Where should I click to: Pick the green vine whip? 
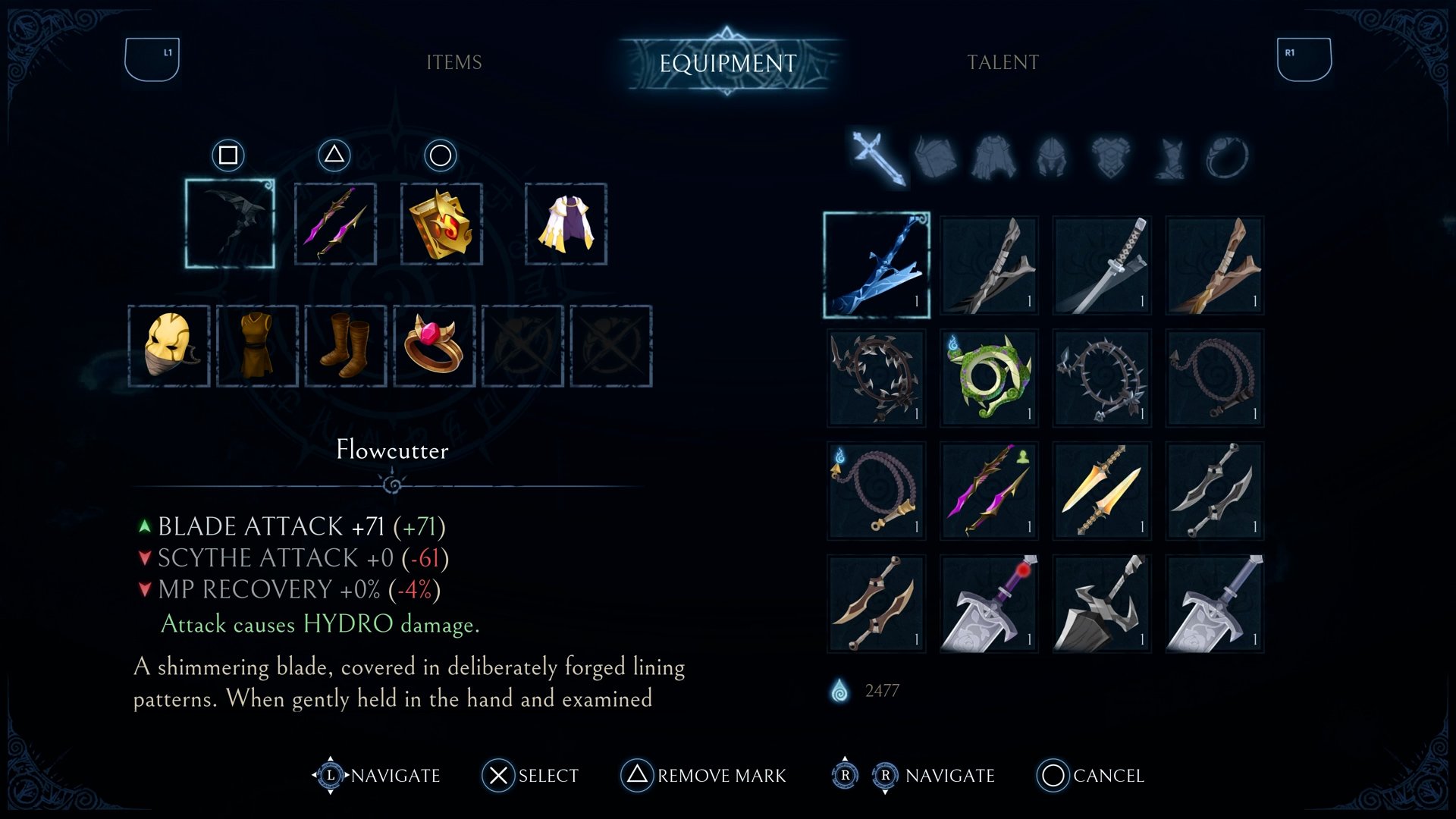coord(989,378)
